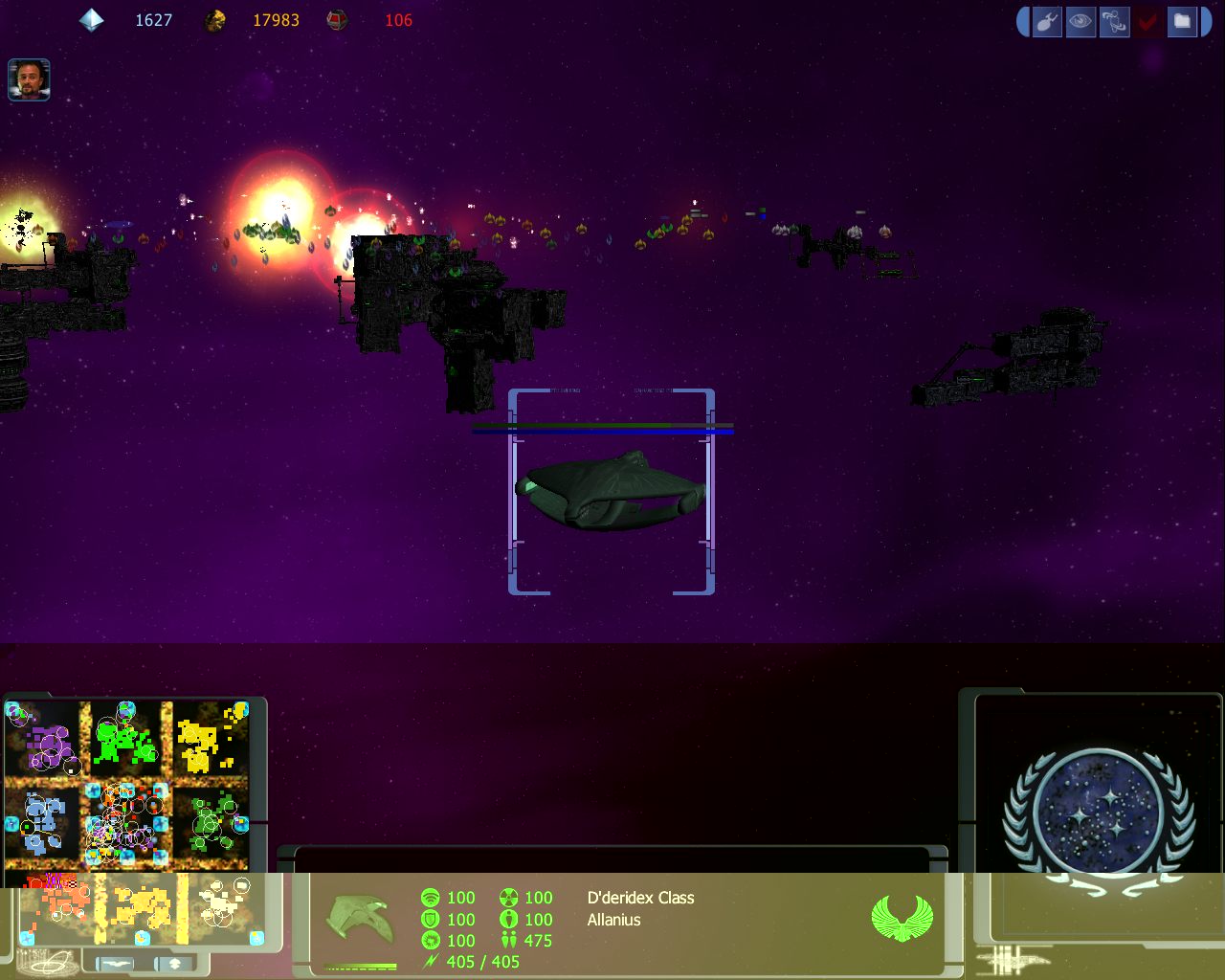Open the folder menu button

click(1182, 21)
